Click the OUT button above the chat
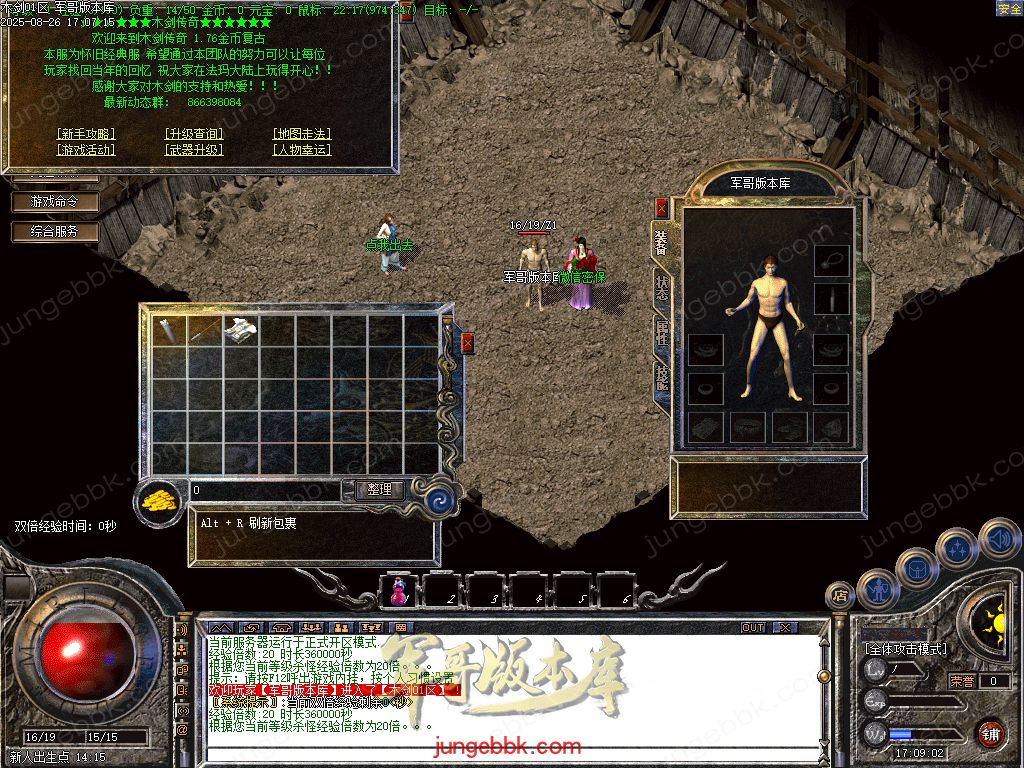This screenshot has height=768, width=1024. [x=753, y=627]
